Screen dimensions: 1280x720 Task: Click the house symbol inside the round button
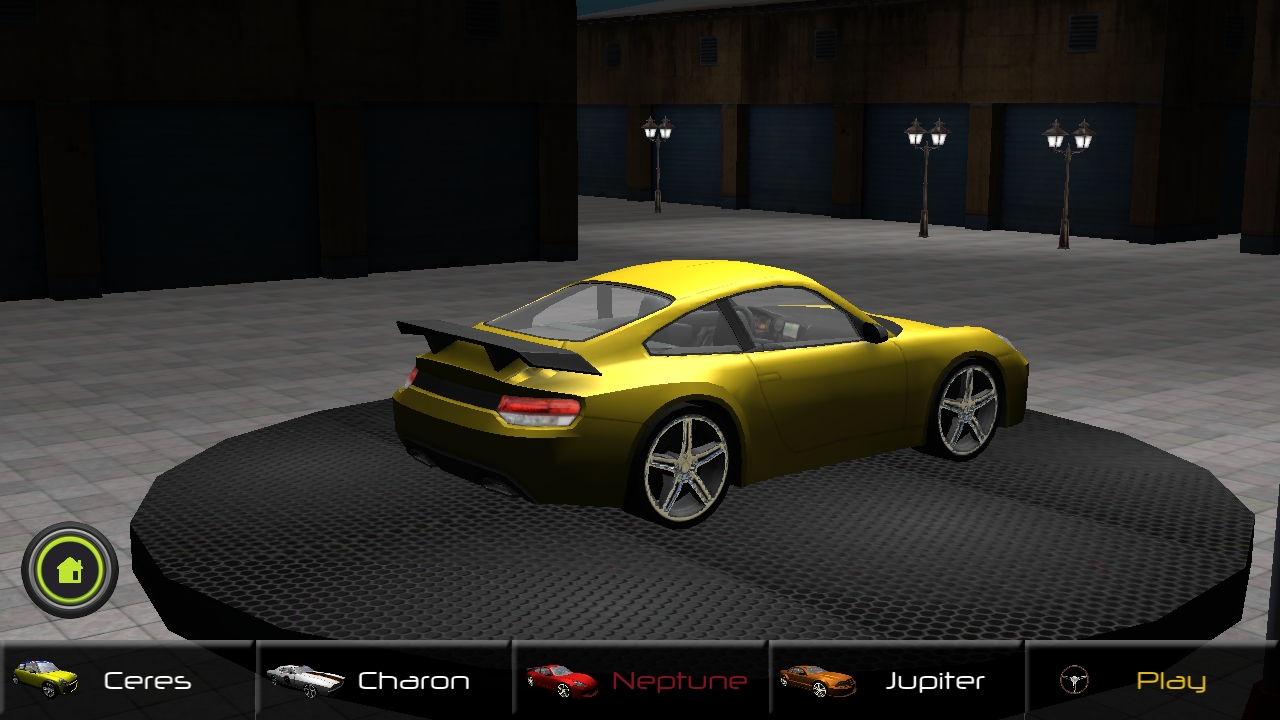coord(68,569)
